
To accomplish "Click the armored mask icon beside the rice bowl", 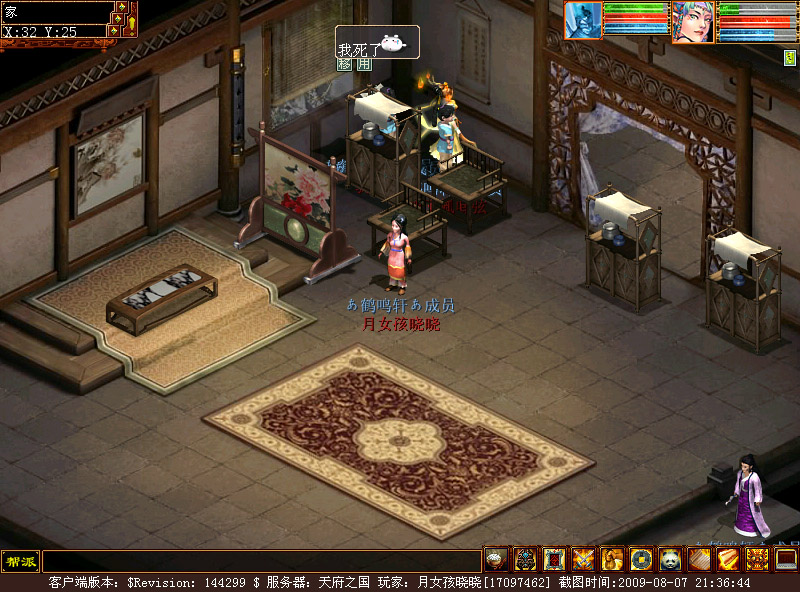I will 525,559.
